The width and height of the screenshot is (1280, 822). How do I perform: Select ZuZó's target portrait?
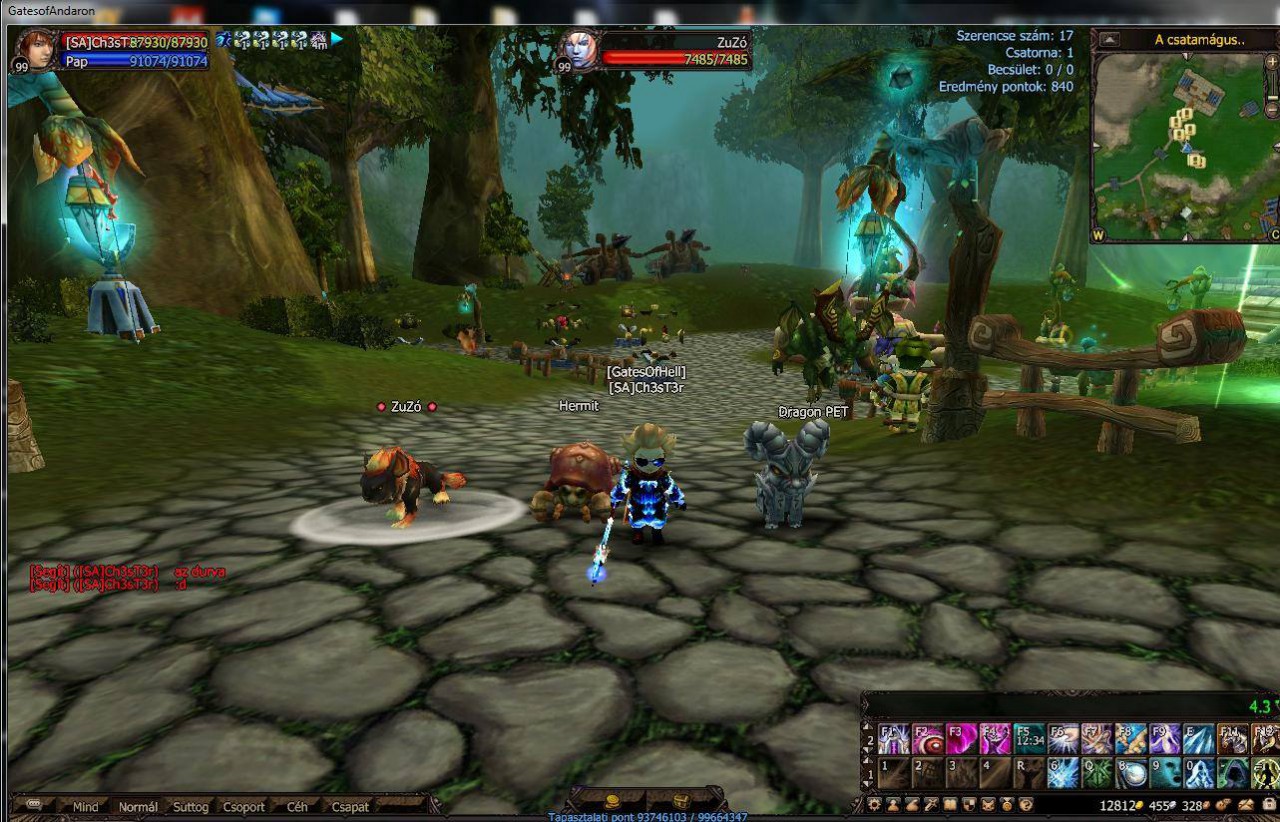(x=578, y=50)
